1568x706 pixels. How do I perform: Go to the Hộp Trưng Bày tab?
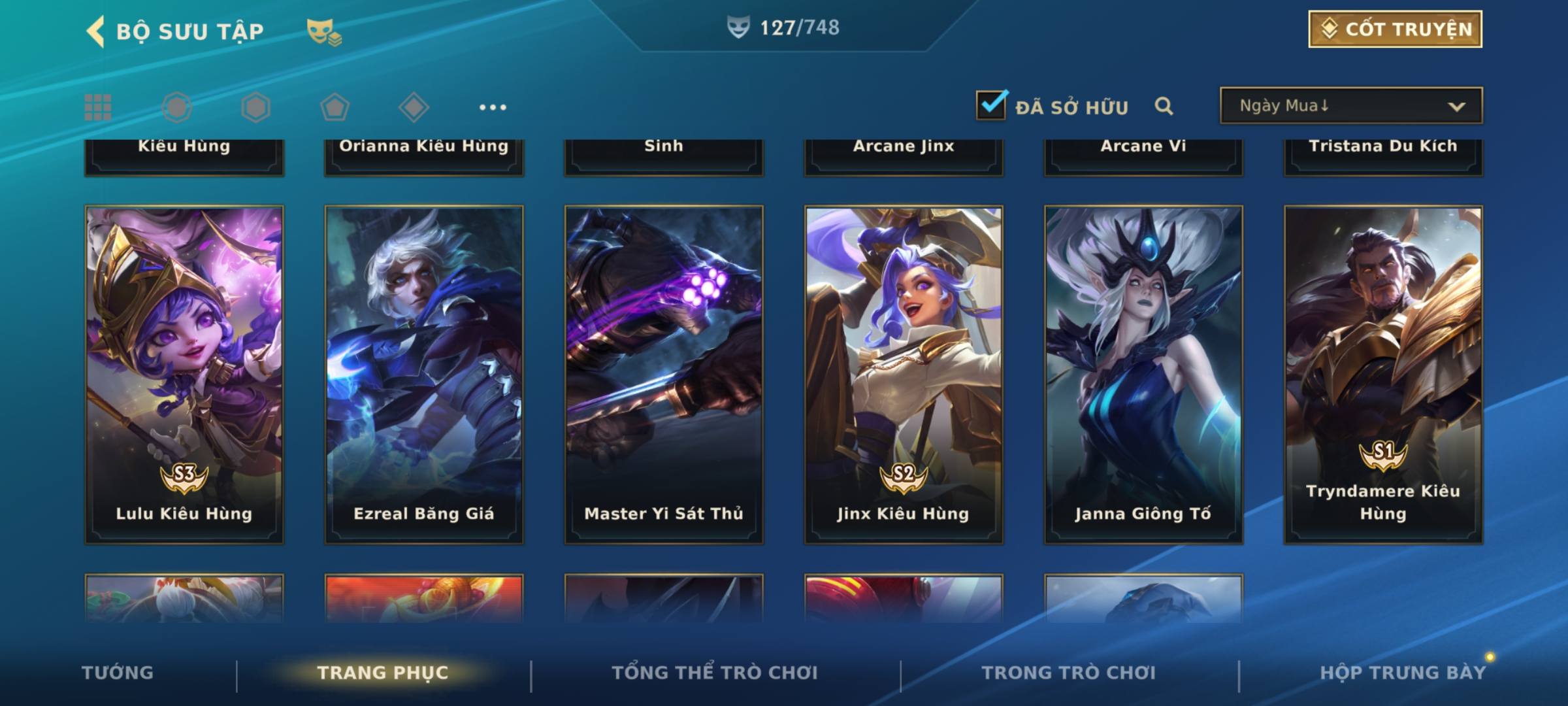1403,673
